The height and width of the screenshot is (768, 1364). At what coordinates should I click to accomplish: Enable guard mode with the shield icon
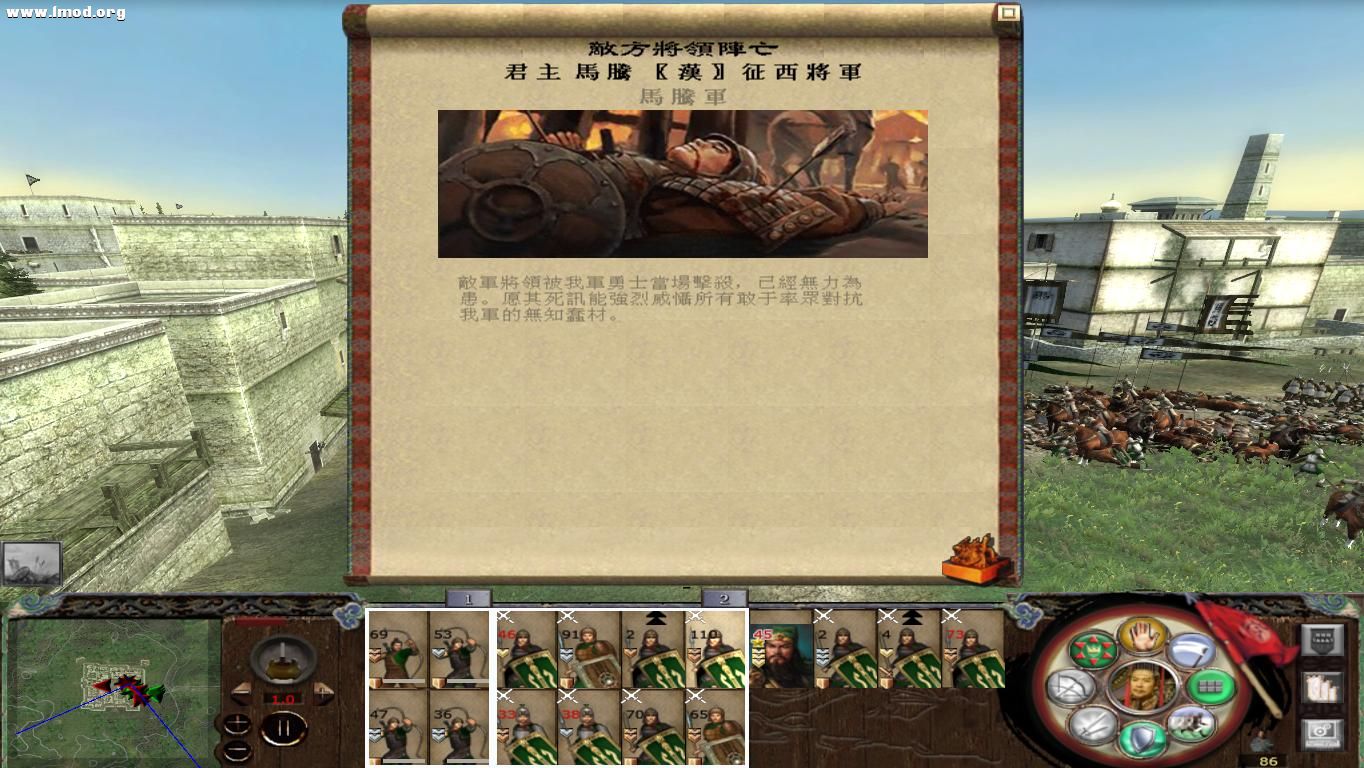coord(1141,737)
